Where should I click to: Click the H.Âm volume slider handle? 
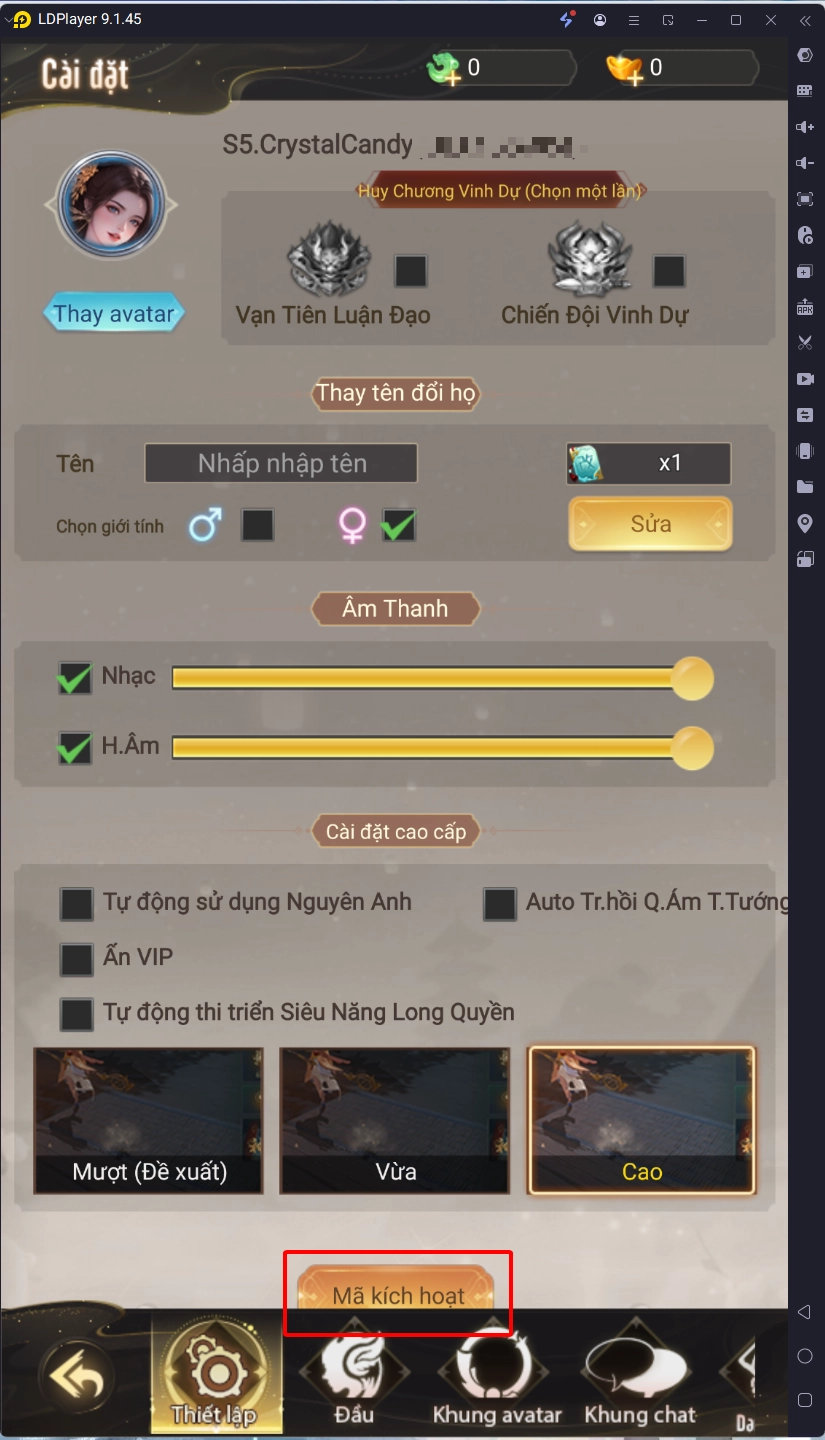pyautogui.click(x=691, y=748)
